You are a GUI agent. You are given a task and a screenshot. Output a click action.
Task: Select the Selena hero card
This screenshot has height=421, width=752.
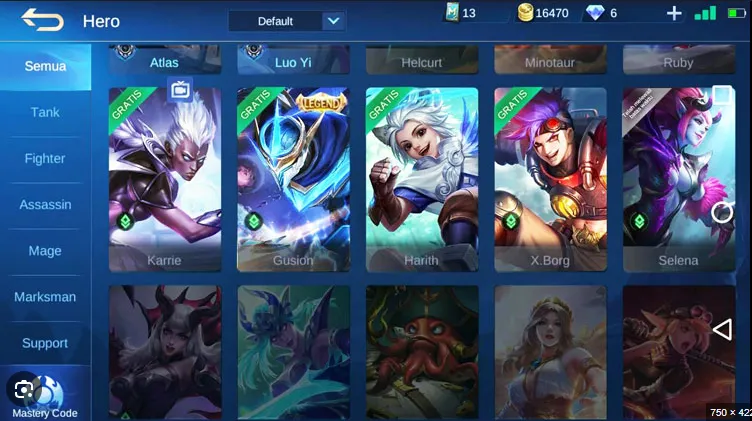pyautogui.click(x=678, y=180)
